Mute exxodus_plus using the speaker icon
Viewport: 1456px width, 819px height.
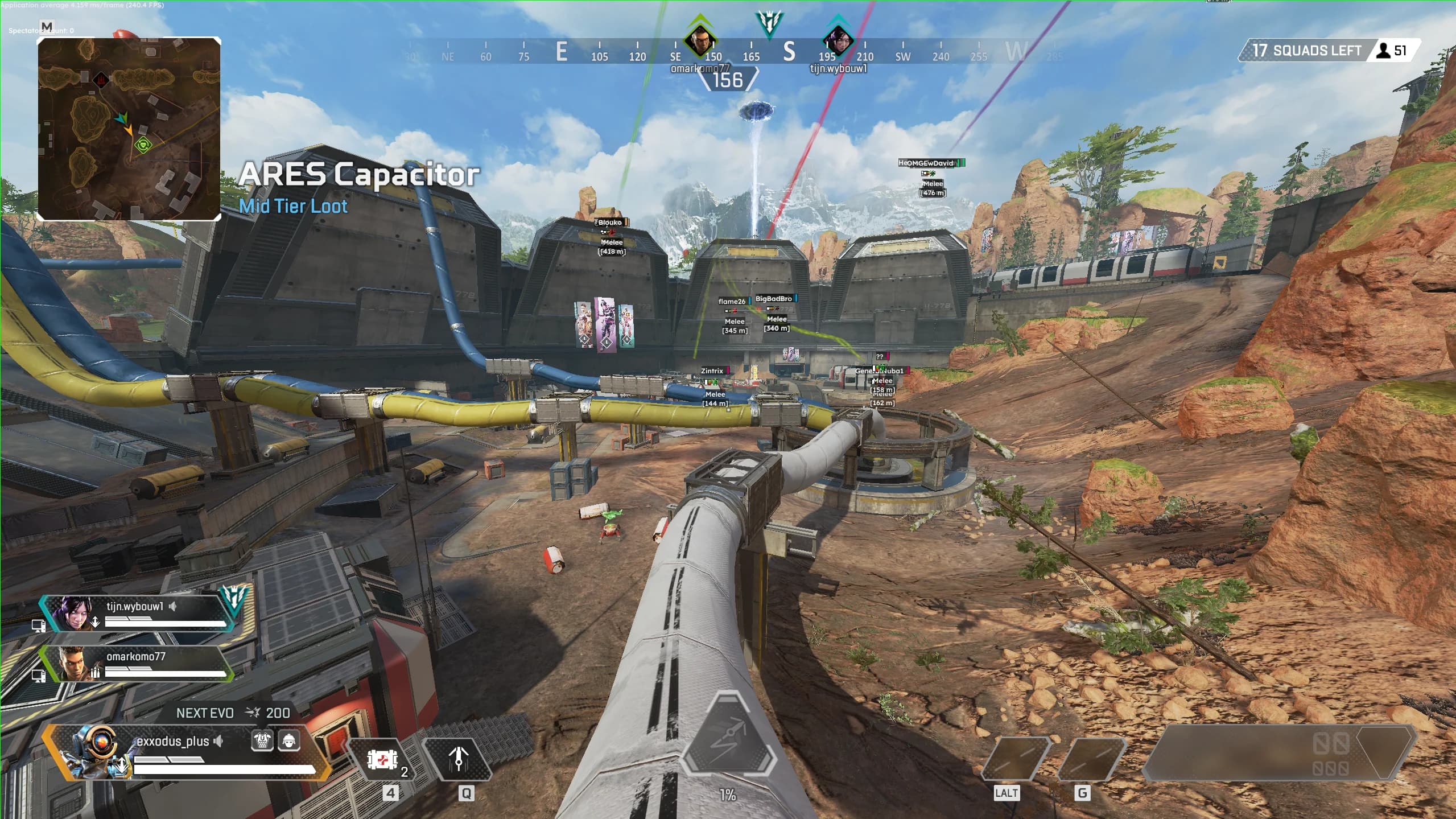(x=218, y=741)
